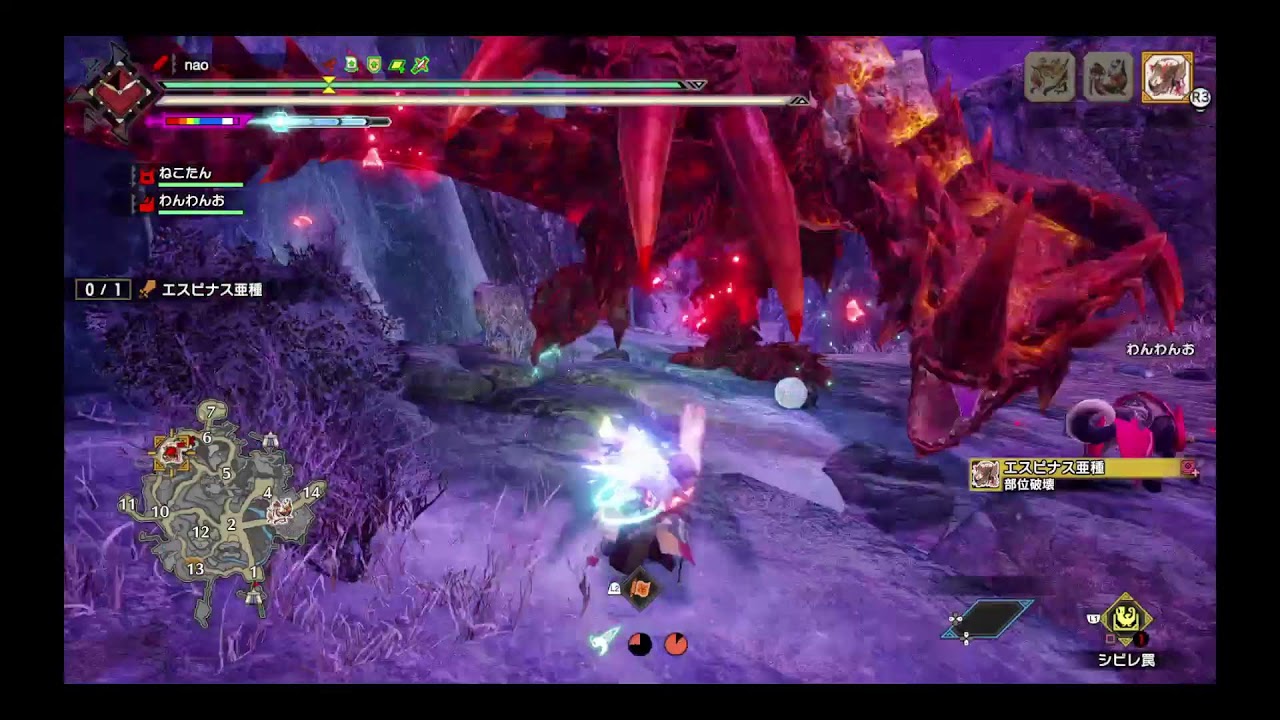
Task: Click the green sword buff status icon
Action: point(421,65)
